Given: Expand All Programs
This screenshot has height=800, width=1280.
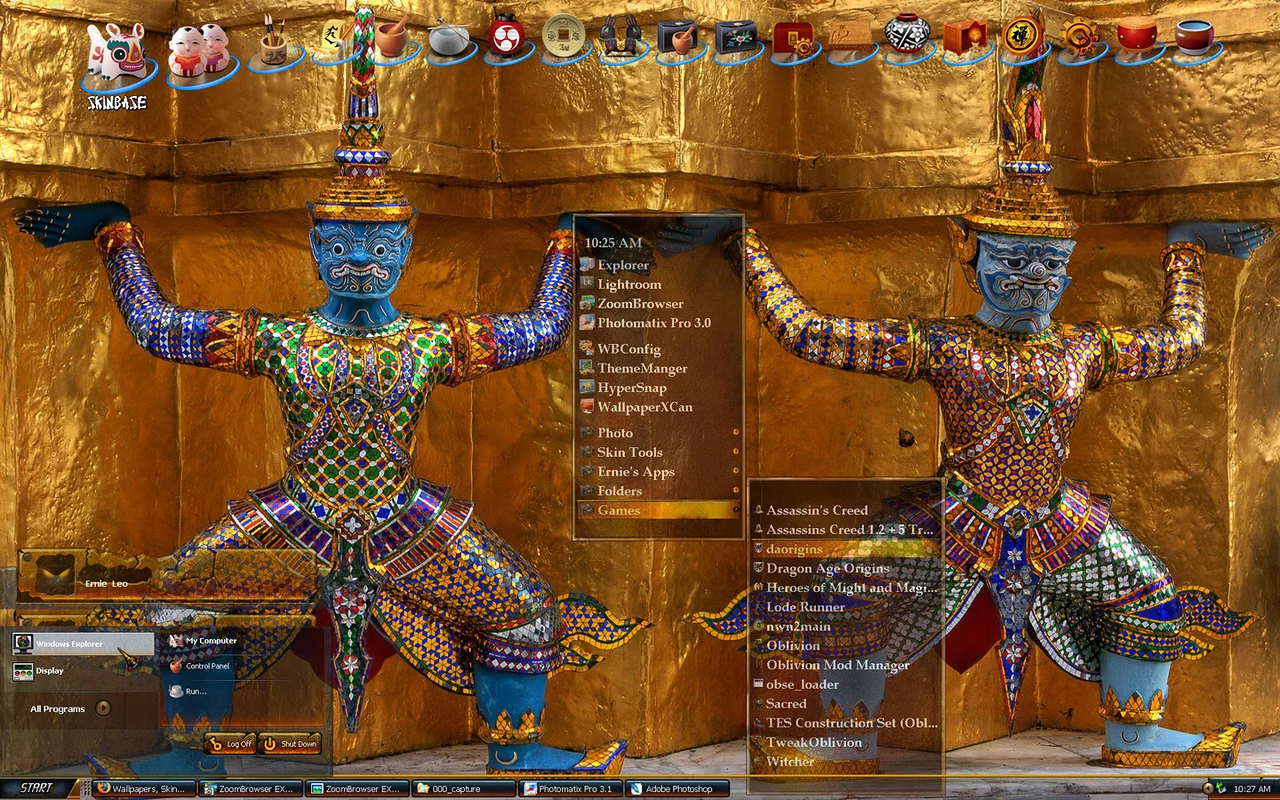Looking at the screenshot, I should (70, 709).
